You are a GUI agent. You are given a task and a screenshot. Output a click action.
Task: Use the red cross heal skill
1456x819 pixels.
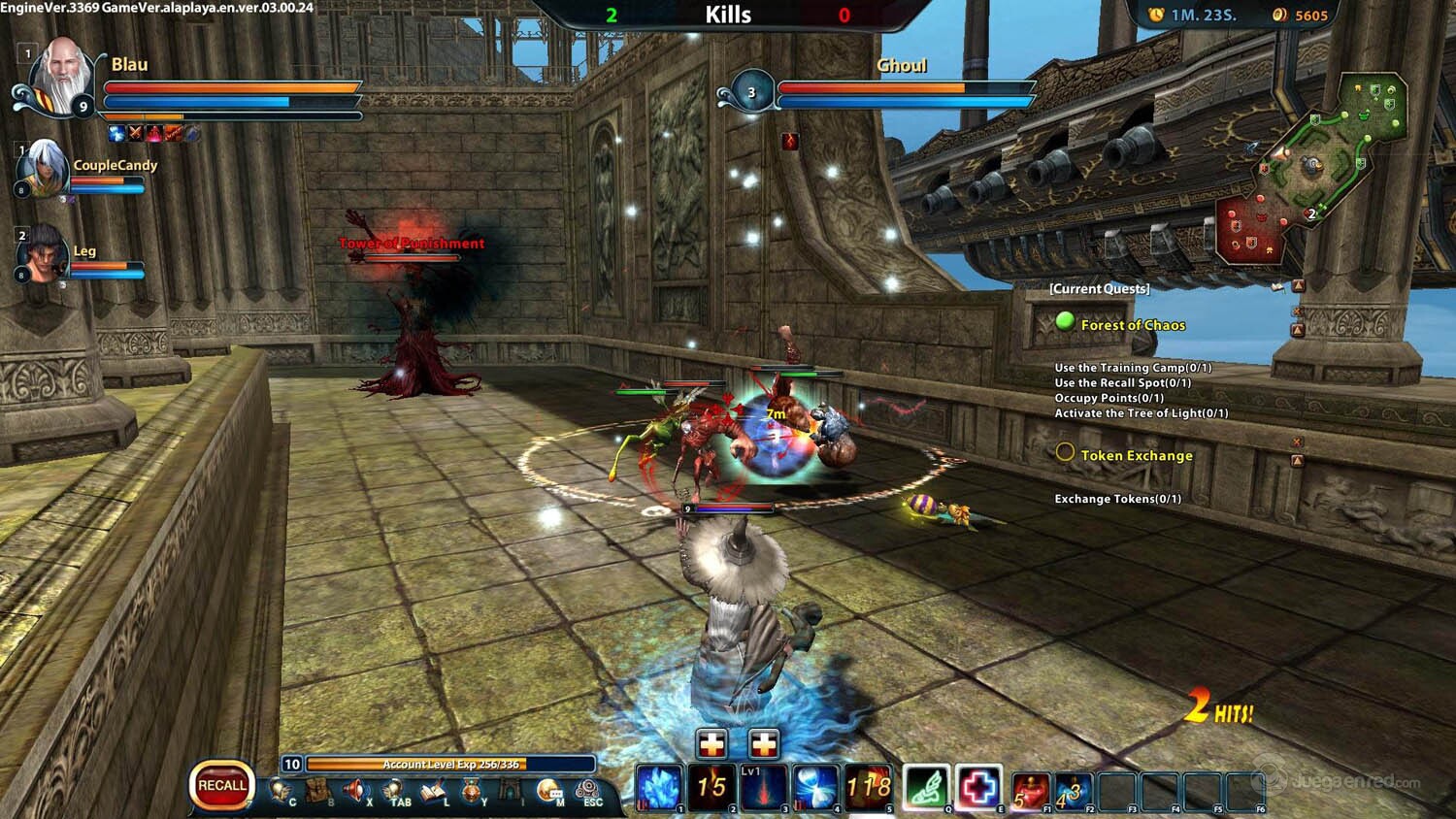click(978, 787)
